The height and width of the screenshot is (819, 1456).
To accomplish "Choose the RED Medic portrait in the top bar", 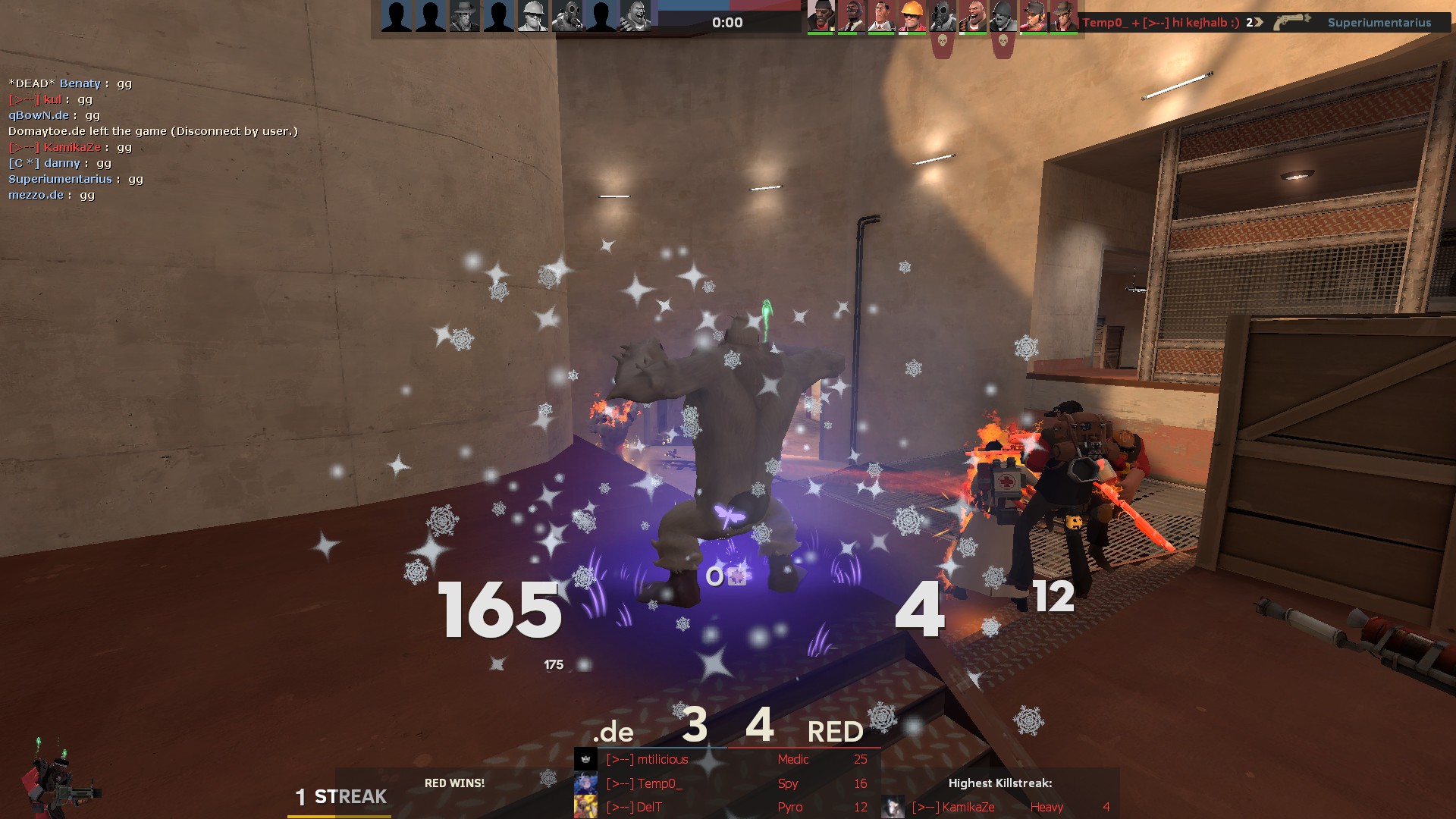I will pyautogui.click(x=881, y=17).
